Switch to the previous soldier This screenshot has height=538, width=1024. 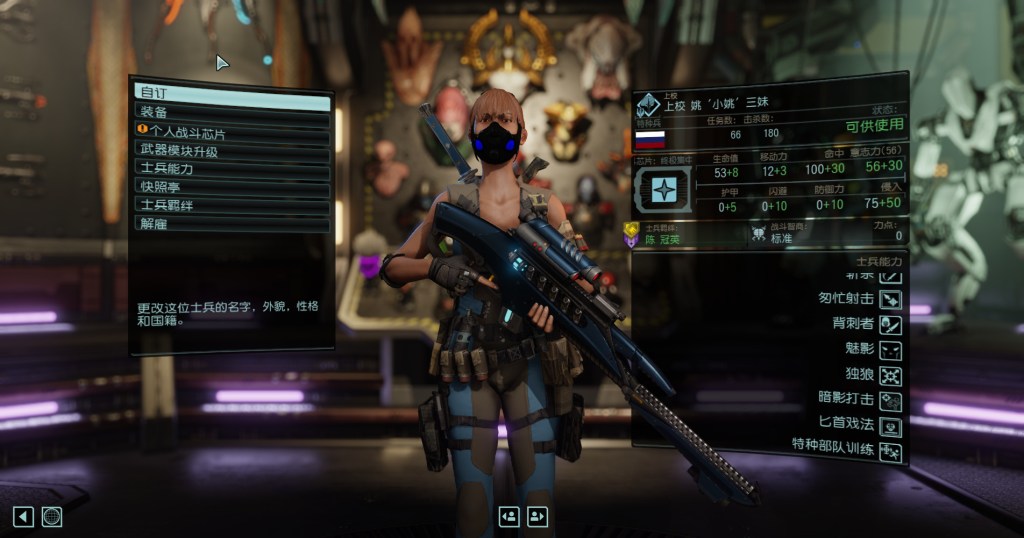(509, 516)
